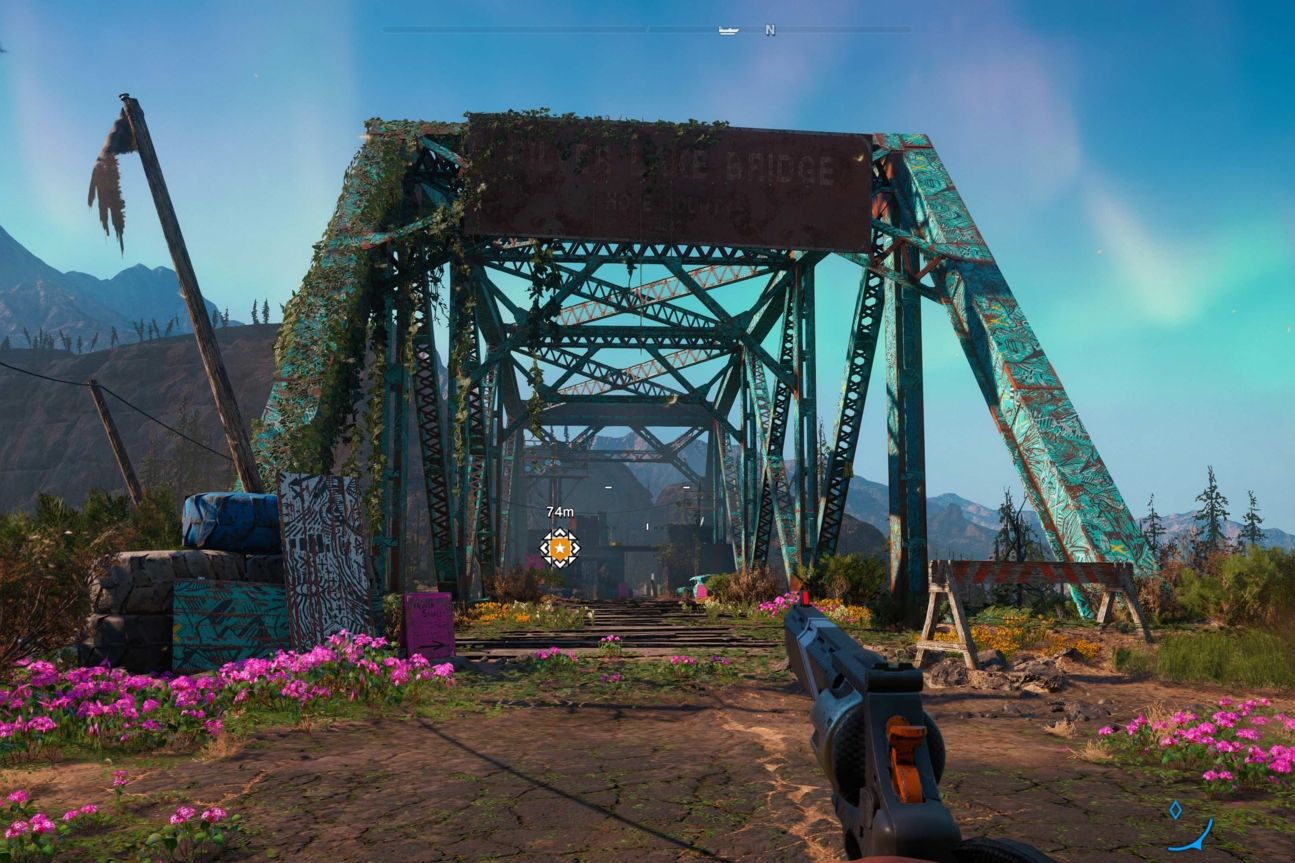Click the boat icon on the compass

click(729, 30)
